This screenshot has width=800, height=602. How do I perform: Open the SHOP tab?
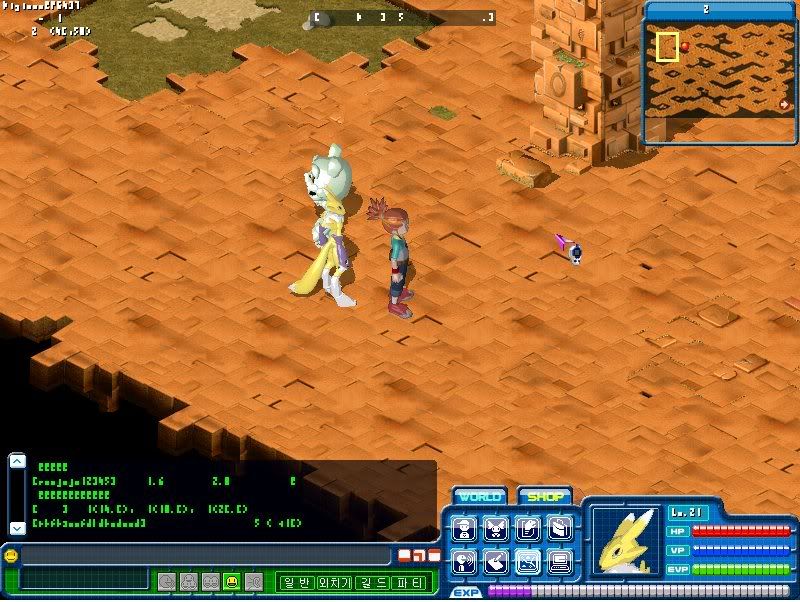coord(544,497)
